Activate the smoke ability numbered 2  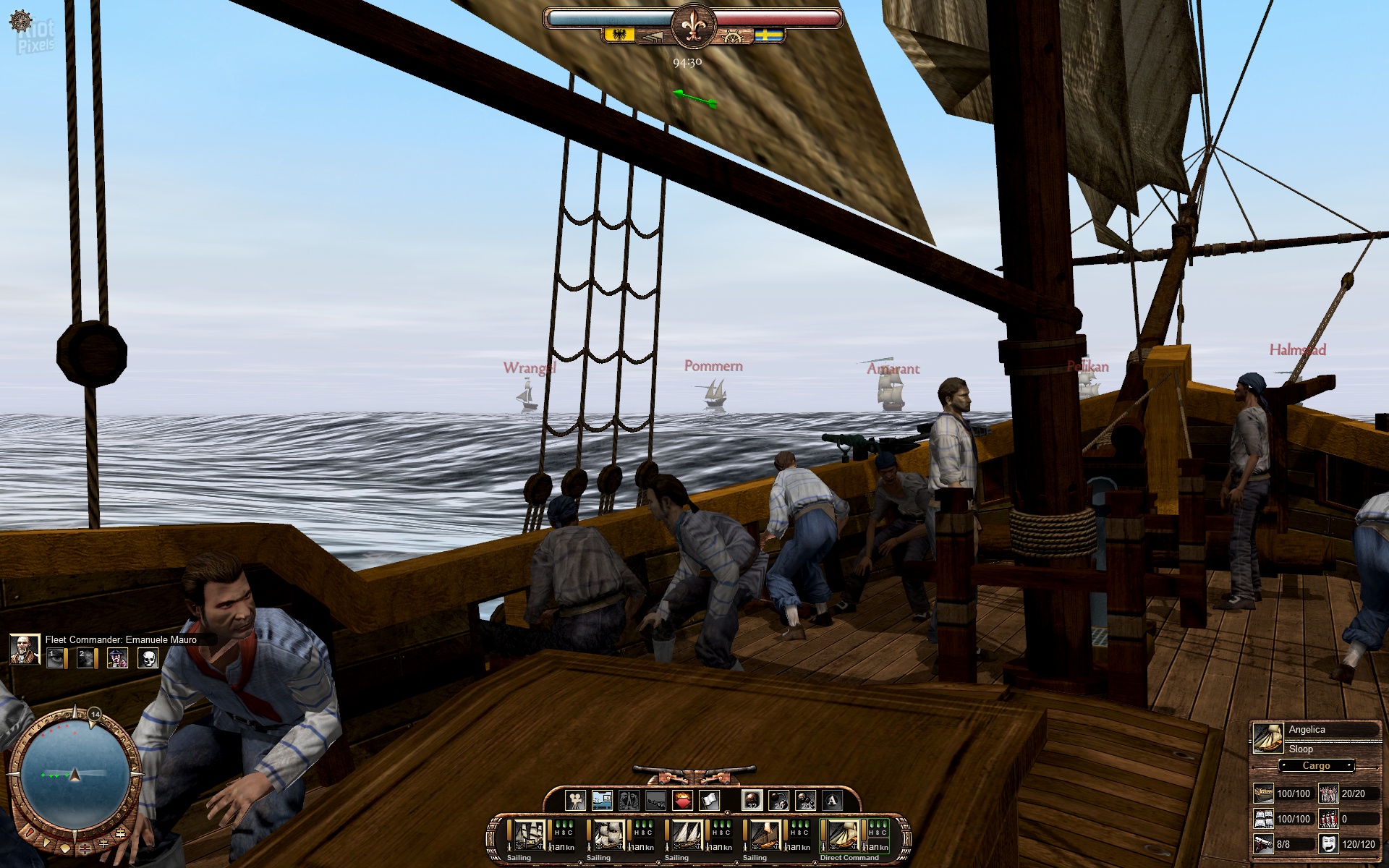(x=86, y=658)
